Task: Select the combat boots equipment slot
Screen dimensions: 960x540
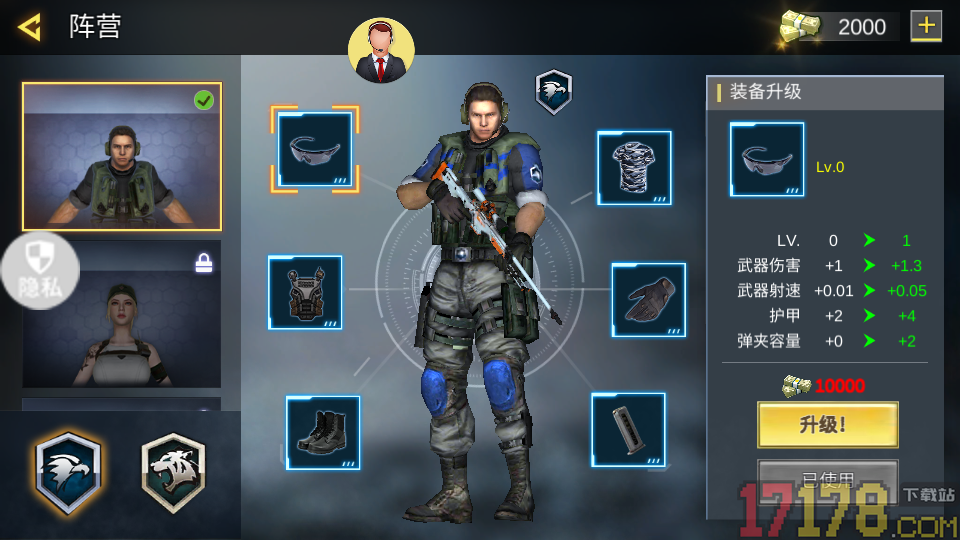Action: tap(323, 433)
